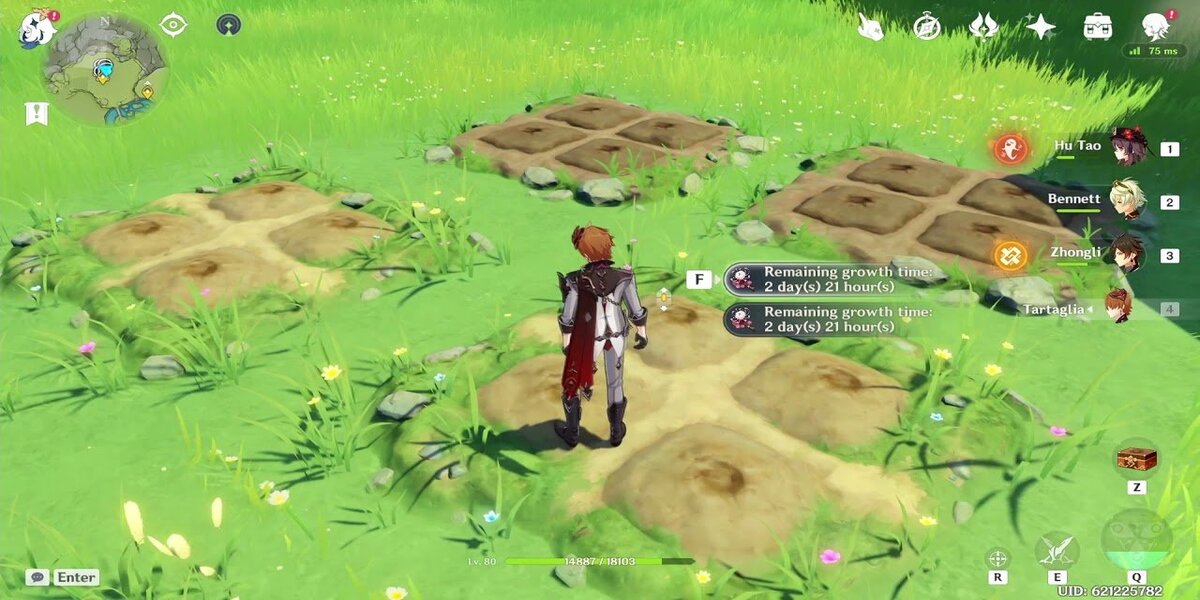Switch to Bennett in the party
Image resolution: width=1200 pixels, height=600 pixels.
point(1128,201)
